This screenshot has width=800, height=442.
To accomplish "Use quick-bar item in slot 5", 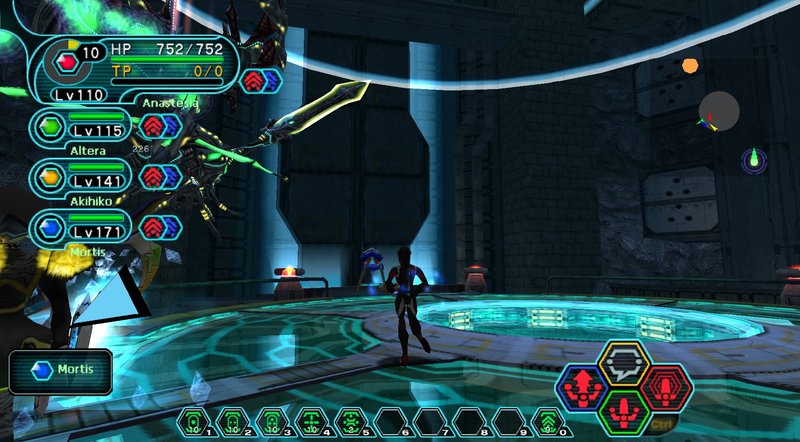I will [x=350, y=422].
